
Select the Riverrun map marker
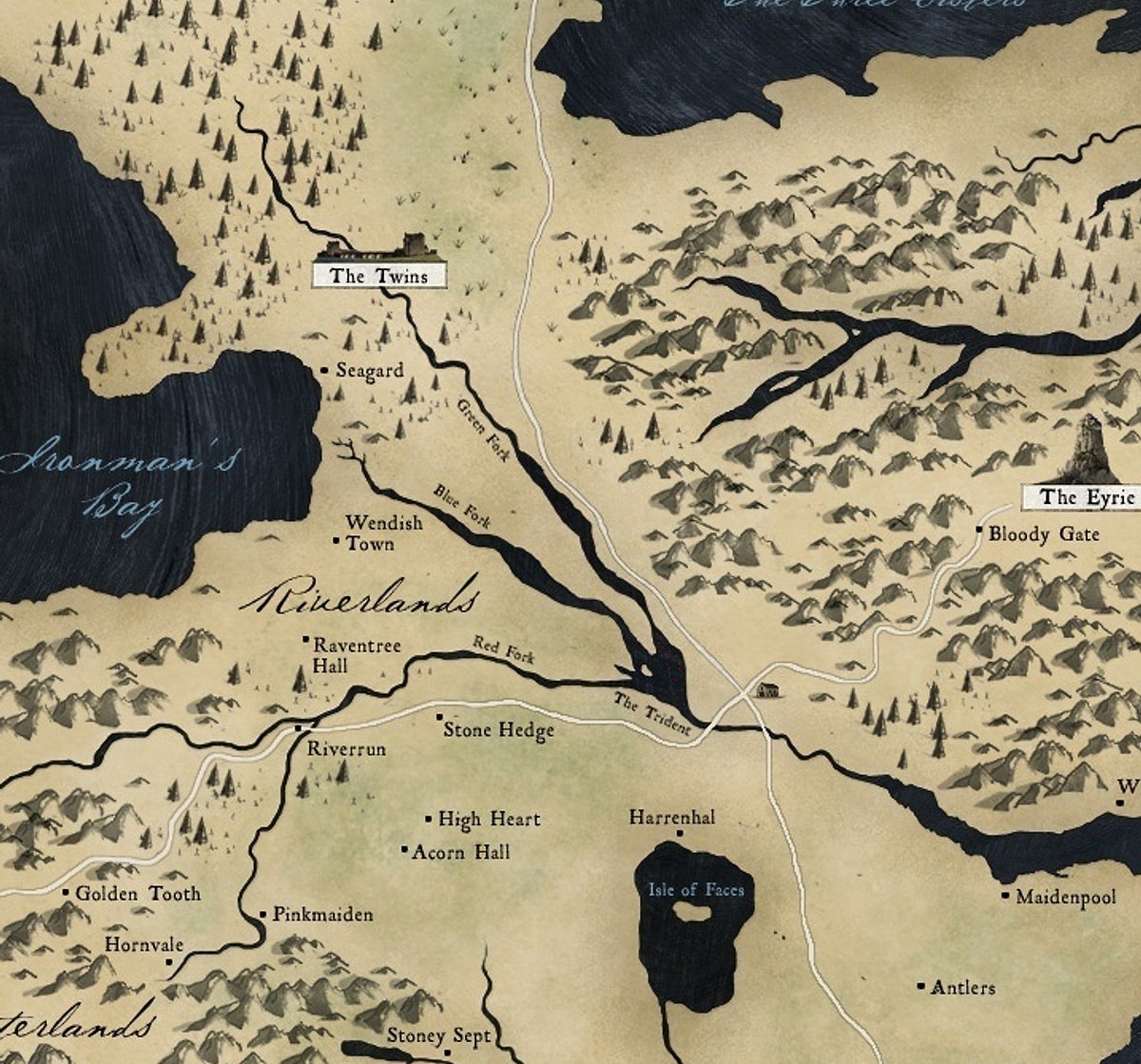tap(299, 728)
